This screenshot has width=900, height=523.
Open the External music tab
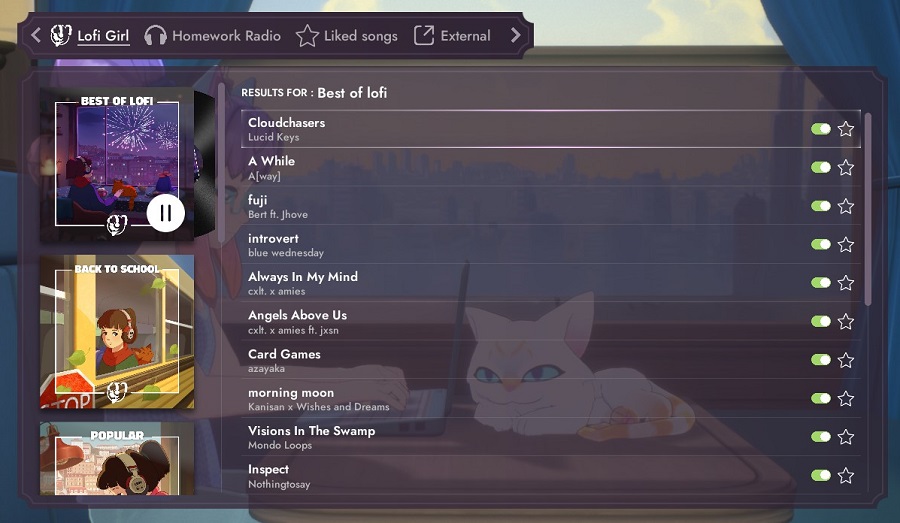click(452, 36)
